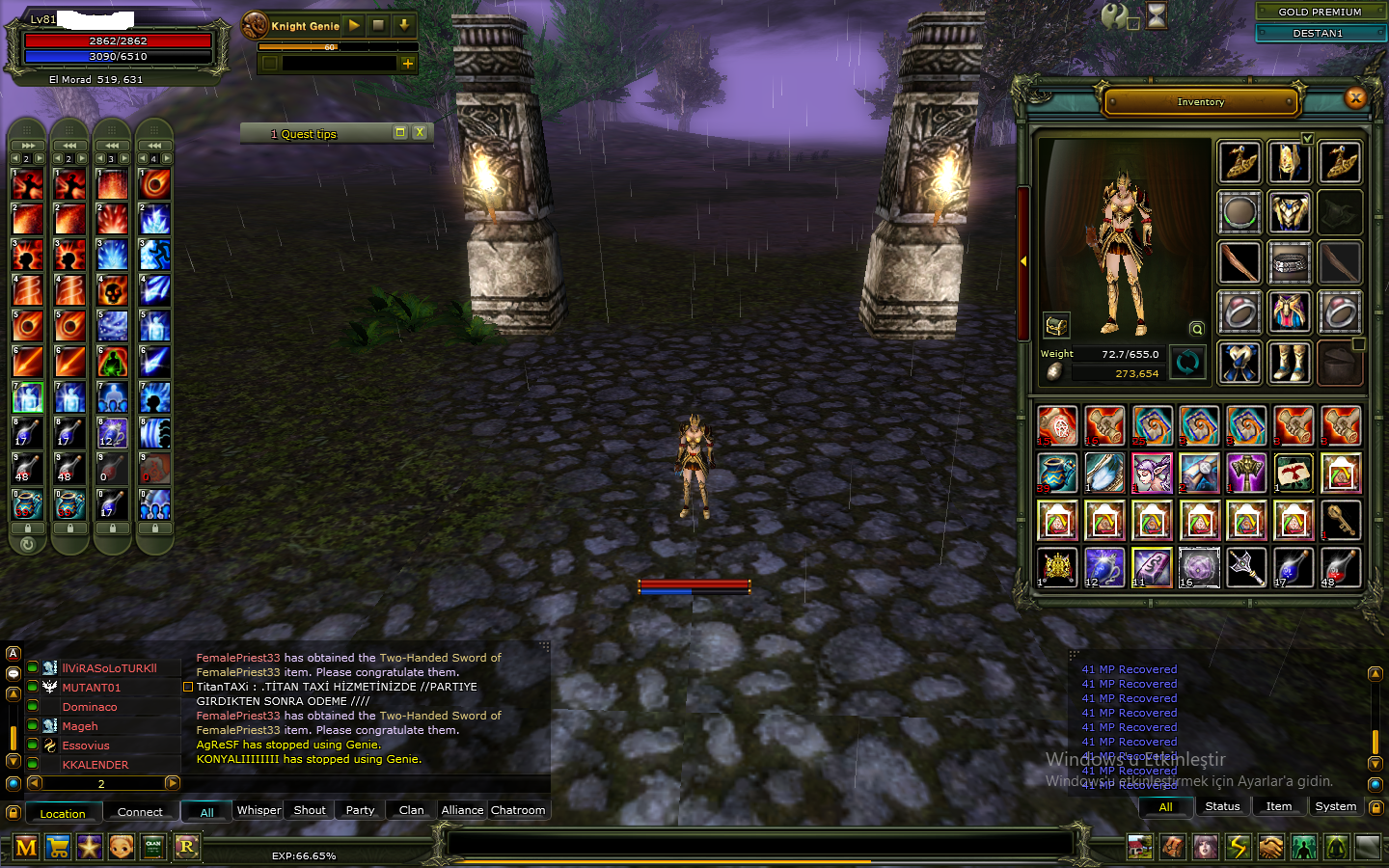The width and height of the screenshot is (1389, 868).
Task: Expand Knight Genie options via the down arrow
Action: click(404, 25)
